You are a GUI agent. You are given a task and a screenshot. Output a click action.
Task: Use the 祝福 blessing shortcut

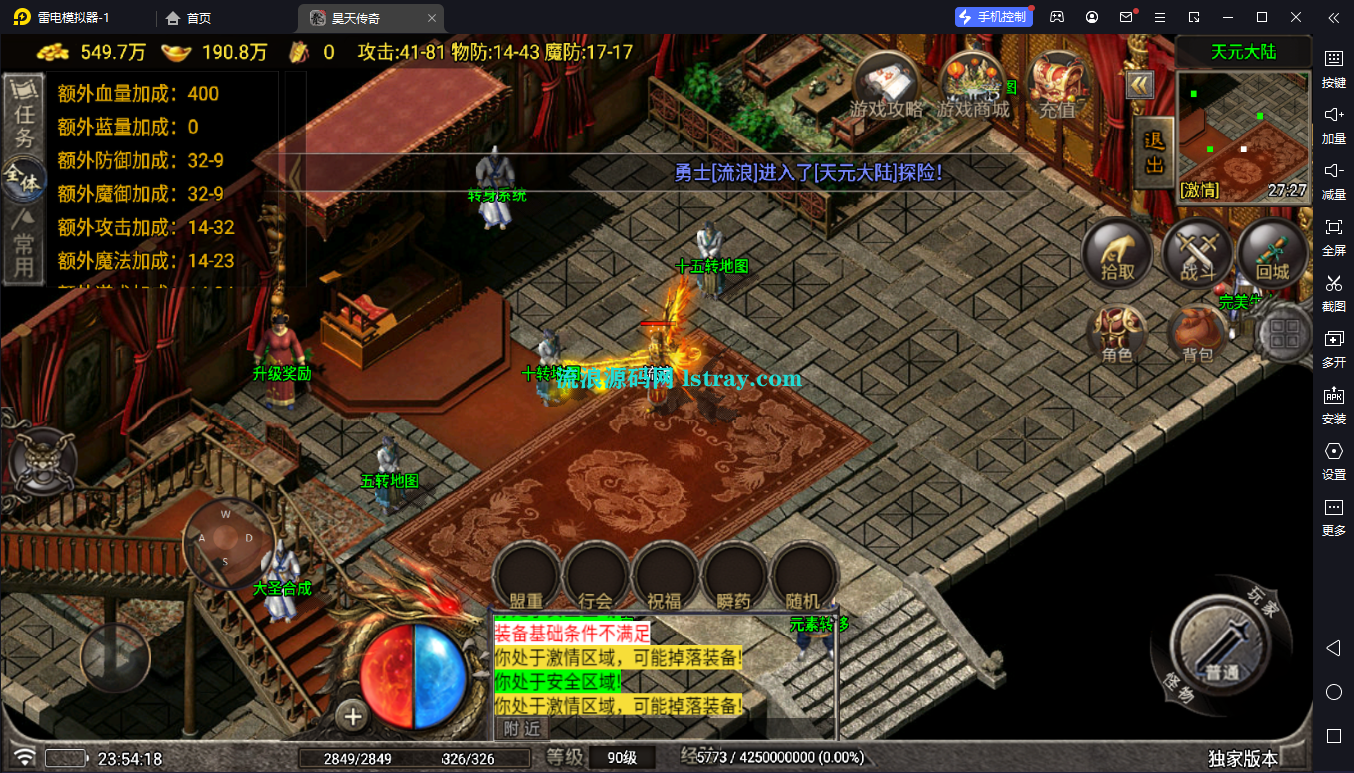665,577
